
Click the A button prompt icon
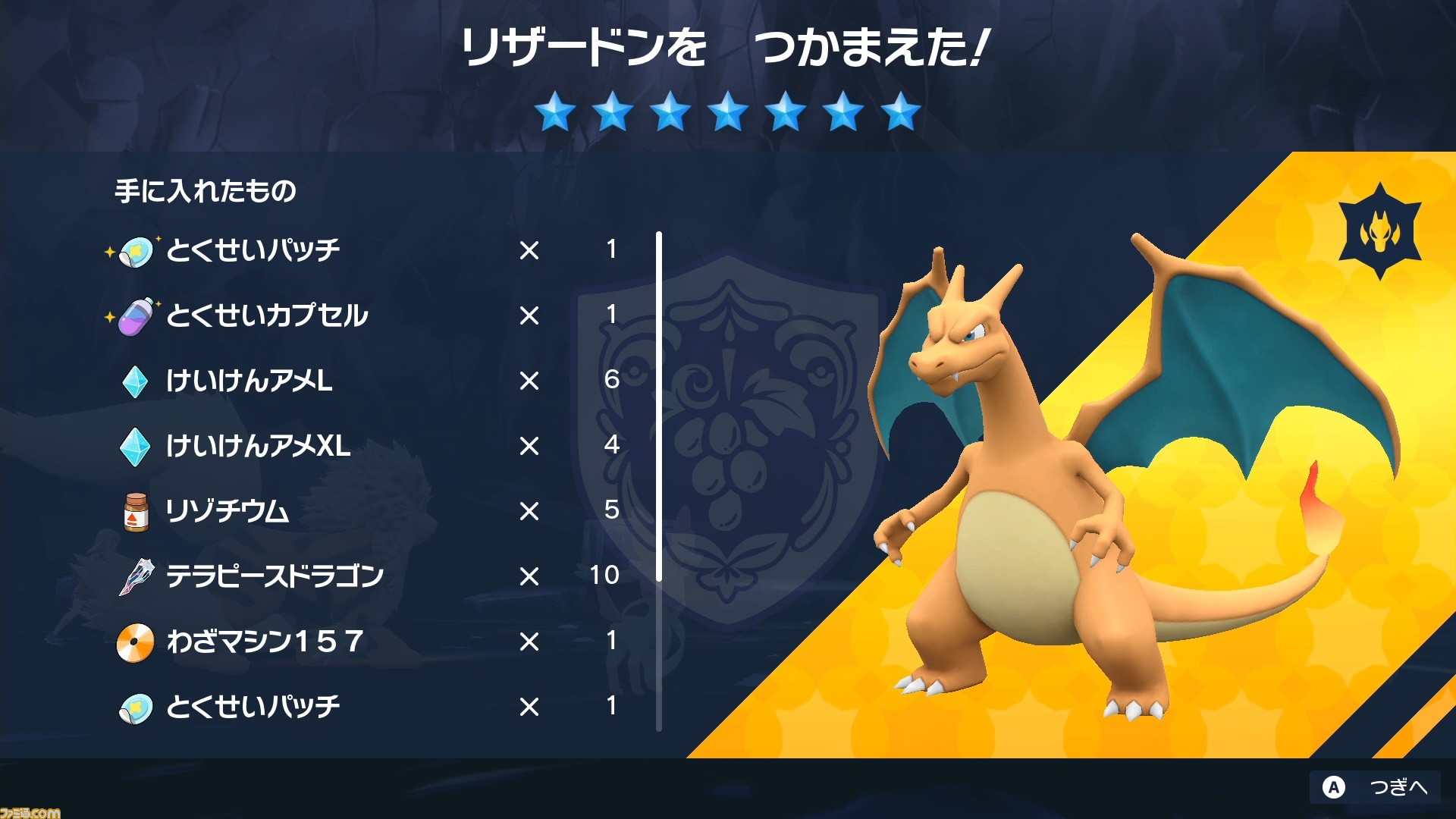(1332, 788)
